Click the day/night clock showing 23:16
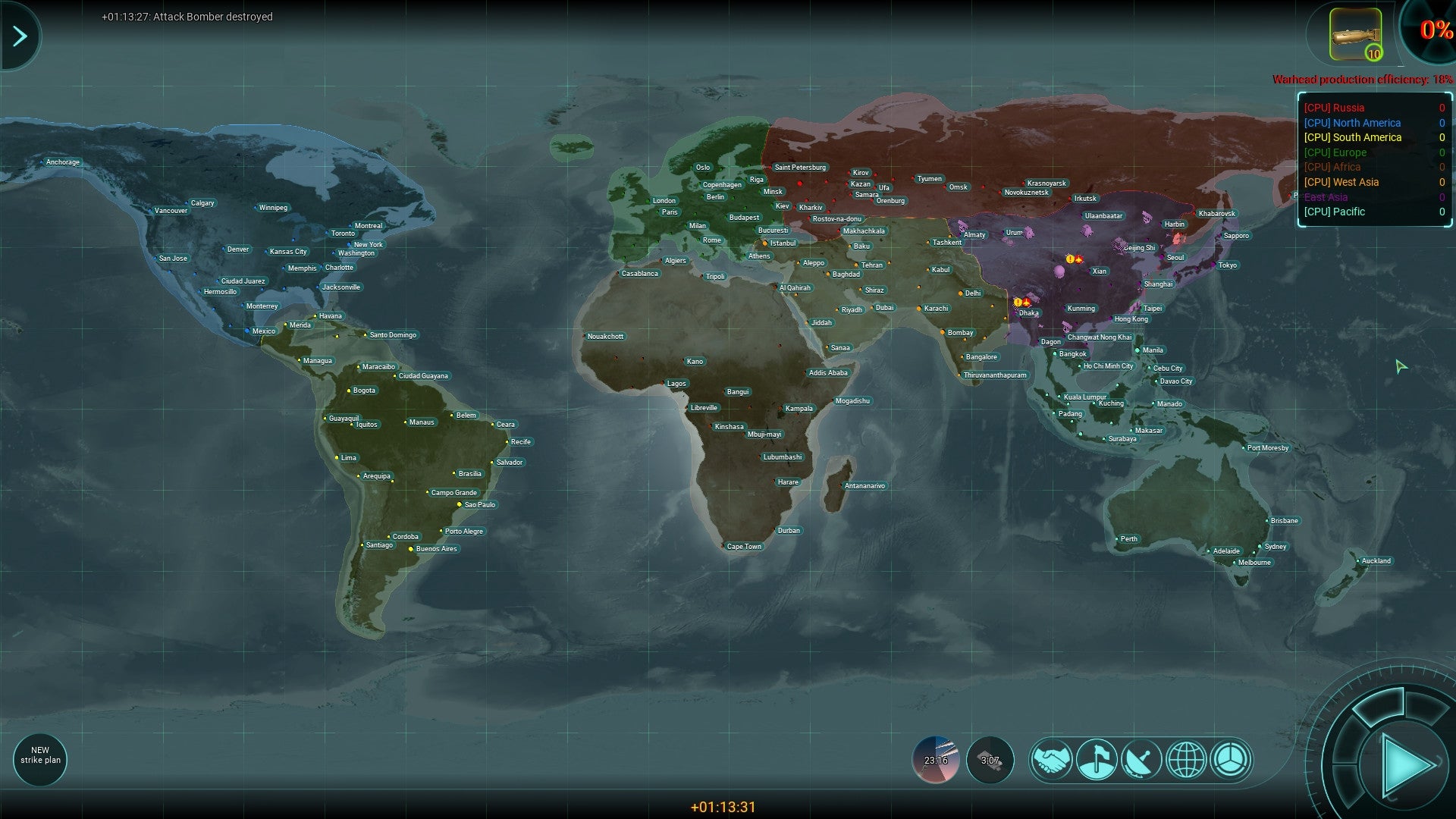1456x819 pixels. 937,759
